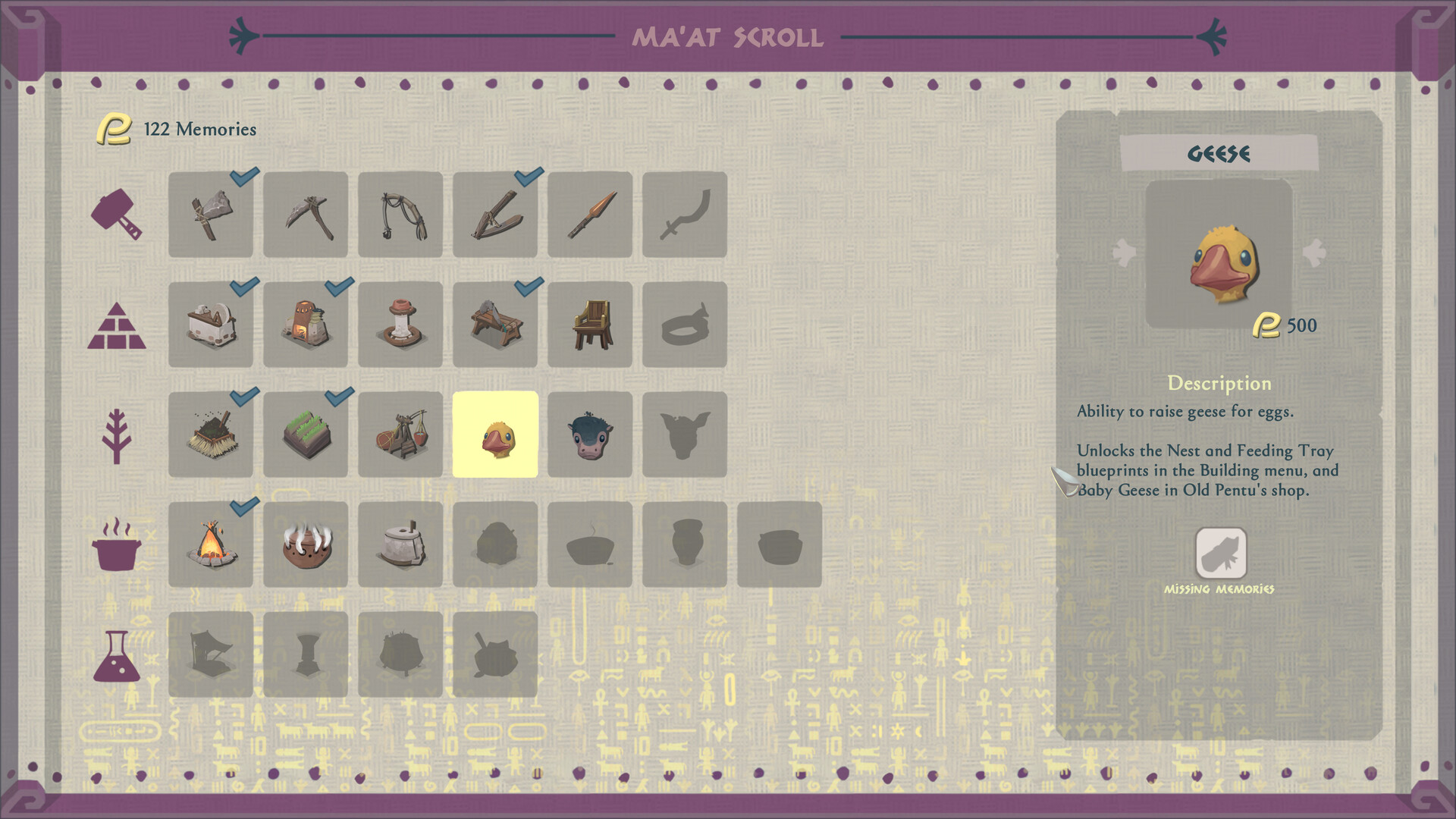This screenshot has width=1456, height=819.
Task: Select the stone axe research icon
Action: coord(211,215)
